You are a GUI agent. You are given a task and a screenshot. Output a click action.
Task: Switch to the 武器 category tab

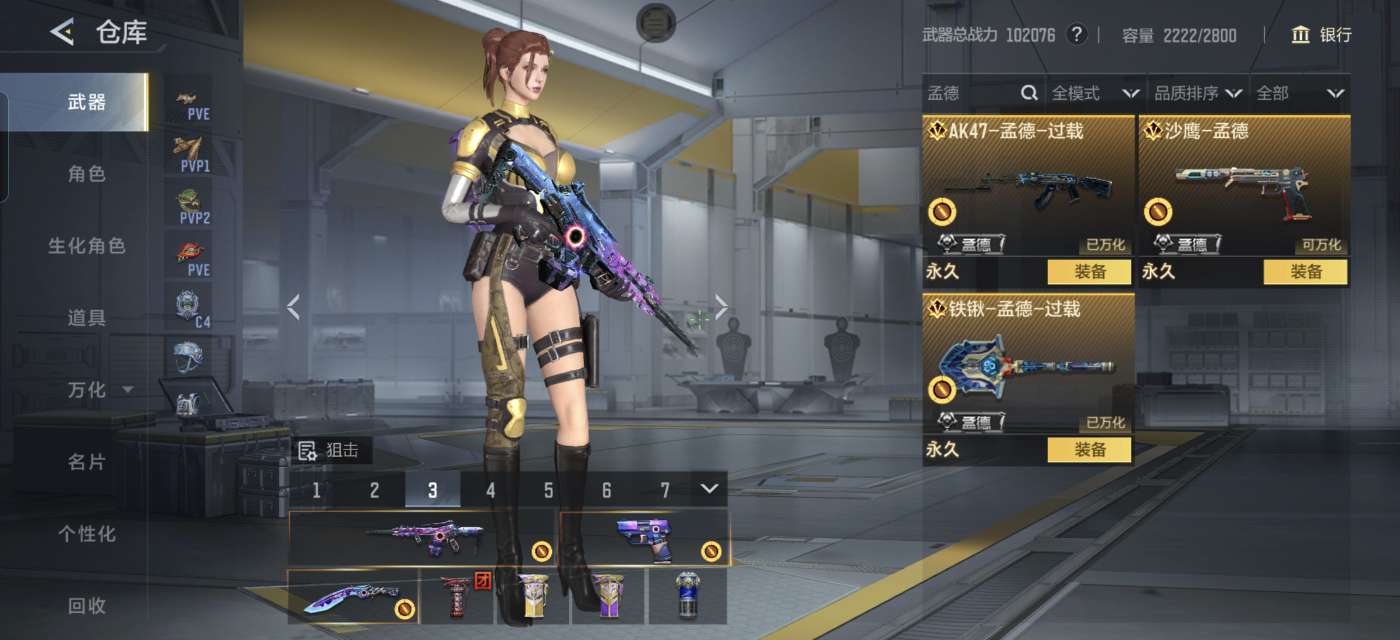pos(86,102)
